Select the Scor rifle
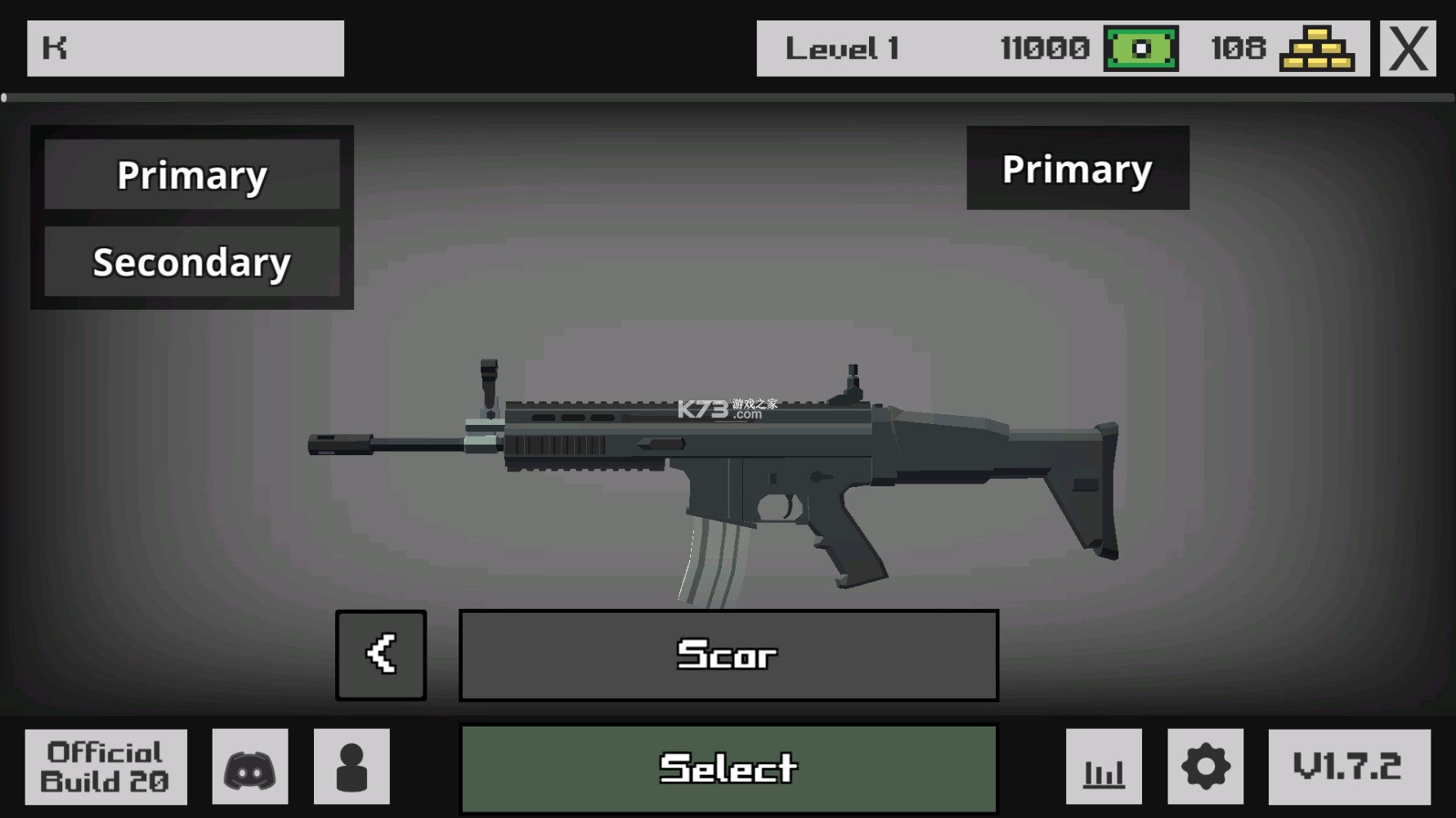 click(x=728, y=767)
